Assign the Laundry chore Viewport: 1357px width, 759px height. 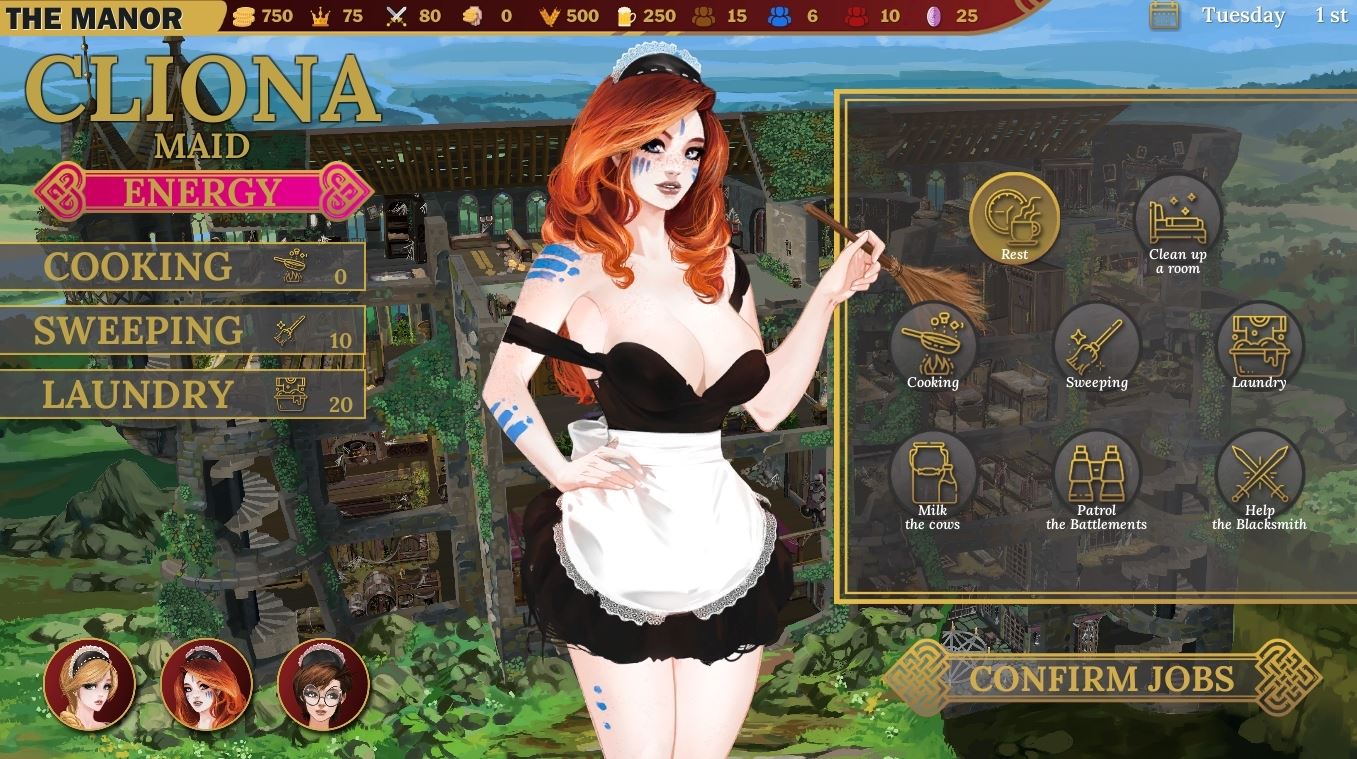[x=1260, y=345]
